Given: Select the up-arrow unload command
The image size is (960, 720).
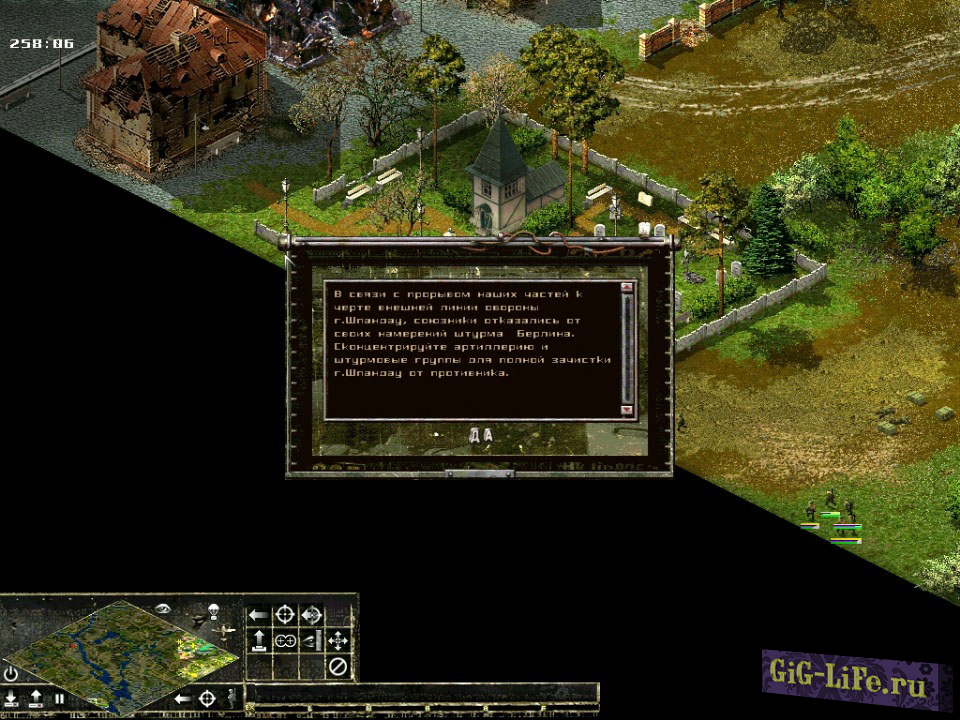Looking at the screenshot, I should pyautogui.click(x=258, y=641).
